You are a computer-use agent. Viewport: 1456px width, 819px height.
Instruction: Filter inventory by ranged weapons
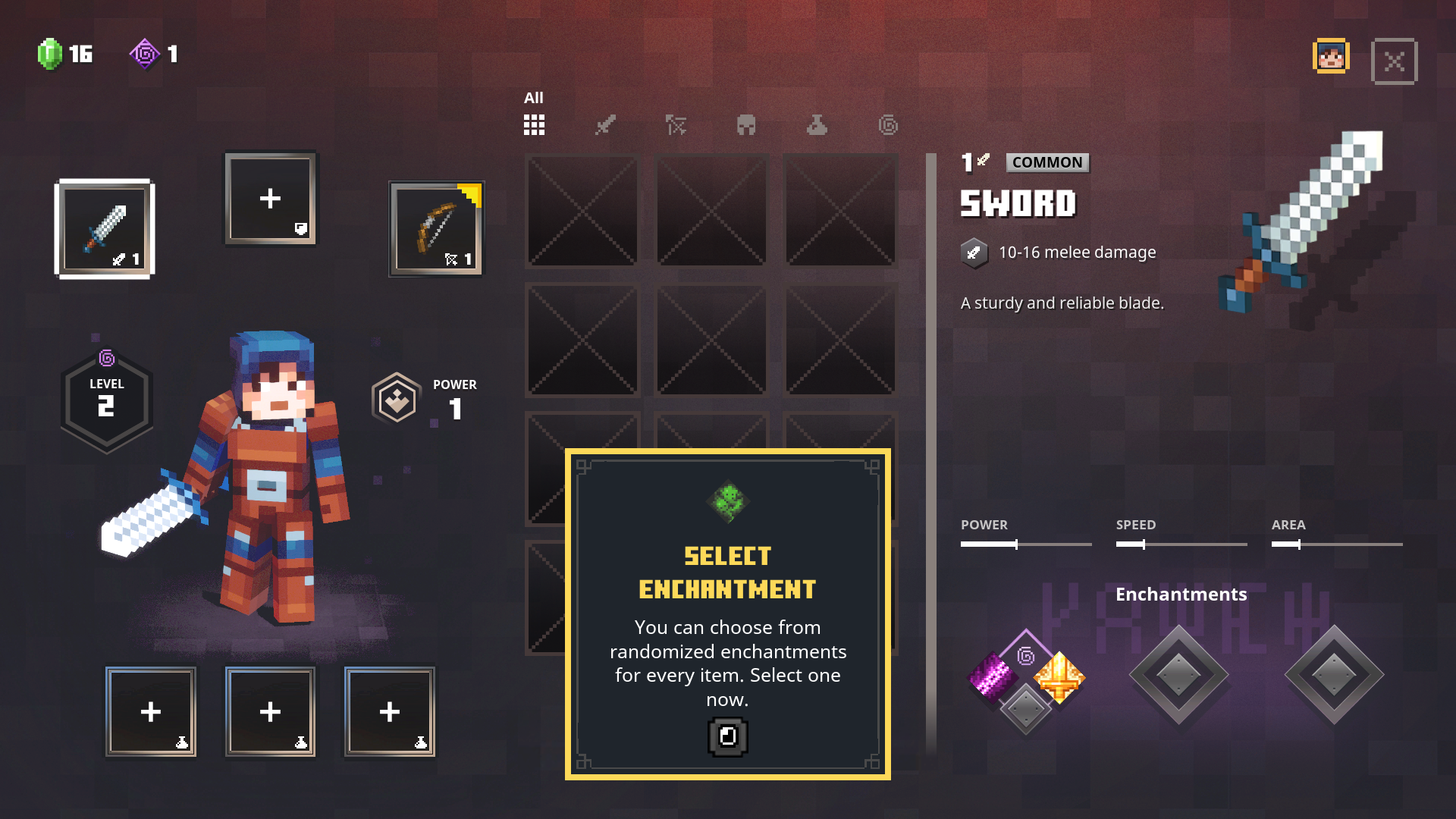click(x=676, y=125)
